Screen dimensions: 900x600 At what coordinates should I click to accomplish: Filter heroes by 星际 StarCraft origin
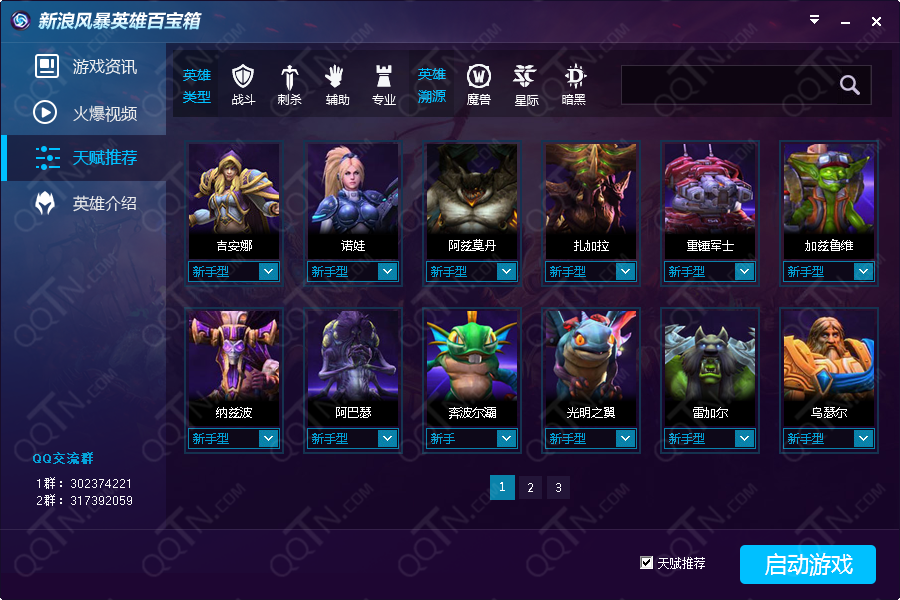point(526,84)
